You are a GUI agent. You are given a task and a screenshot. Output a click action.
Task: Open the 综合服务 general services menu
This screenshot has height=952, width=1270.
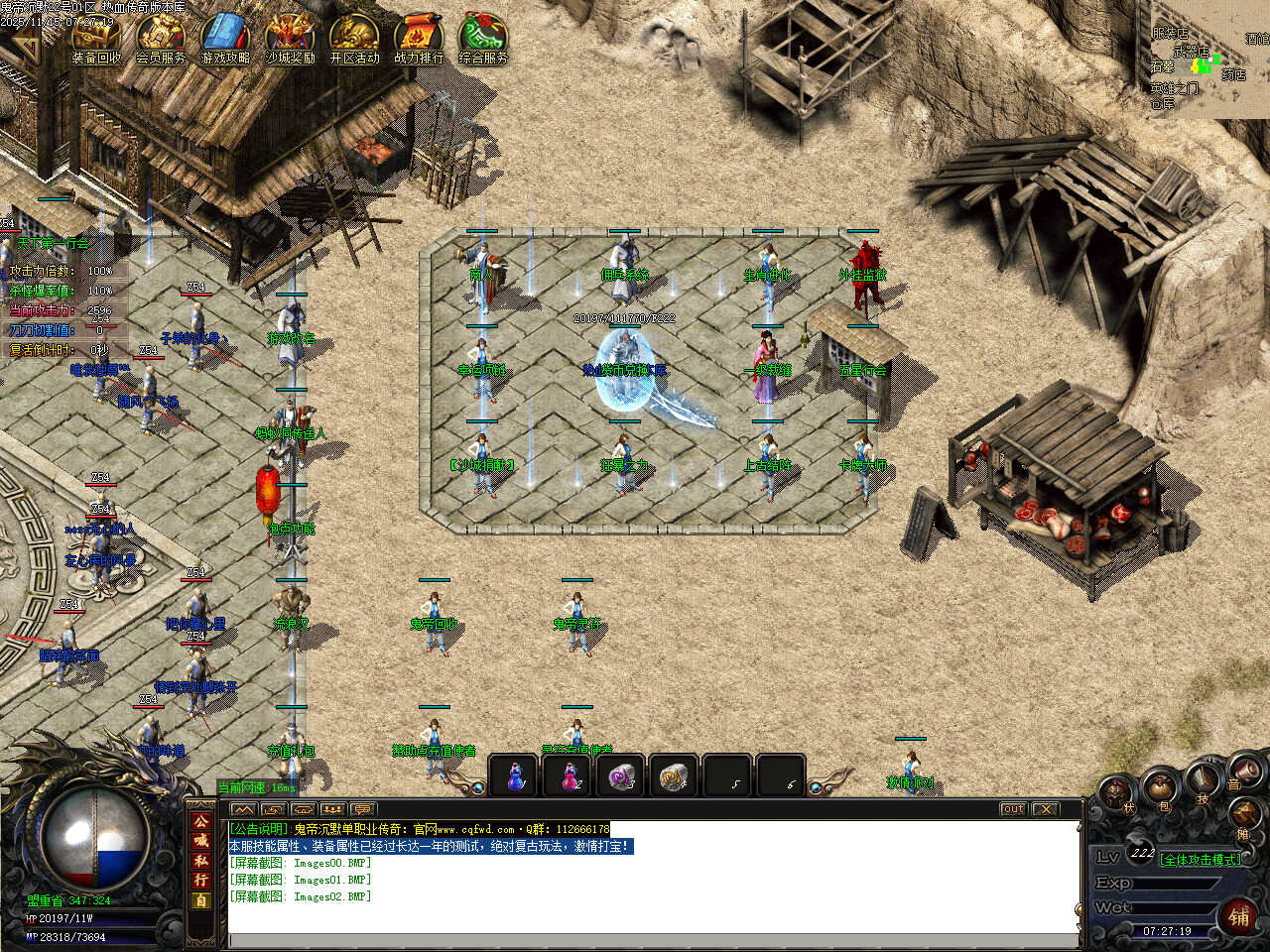point(483,38)
